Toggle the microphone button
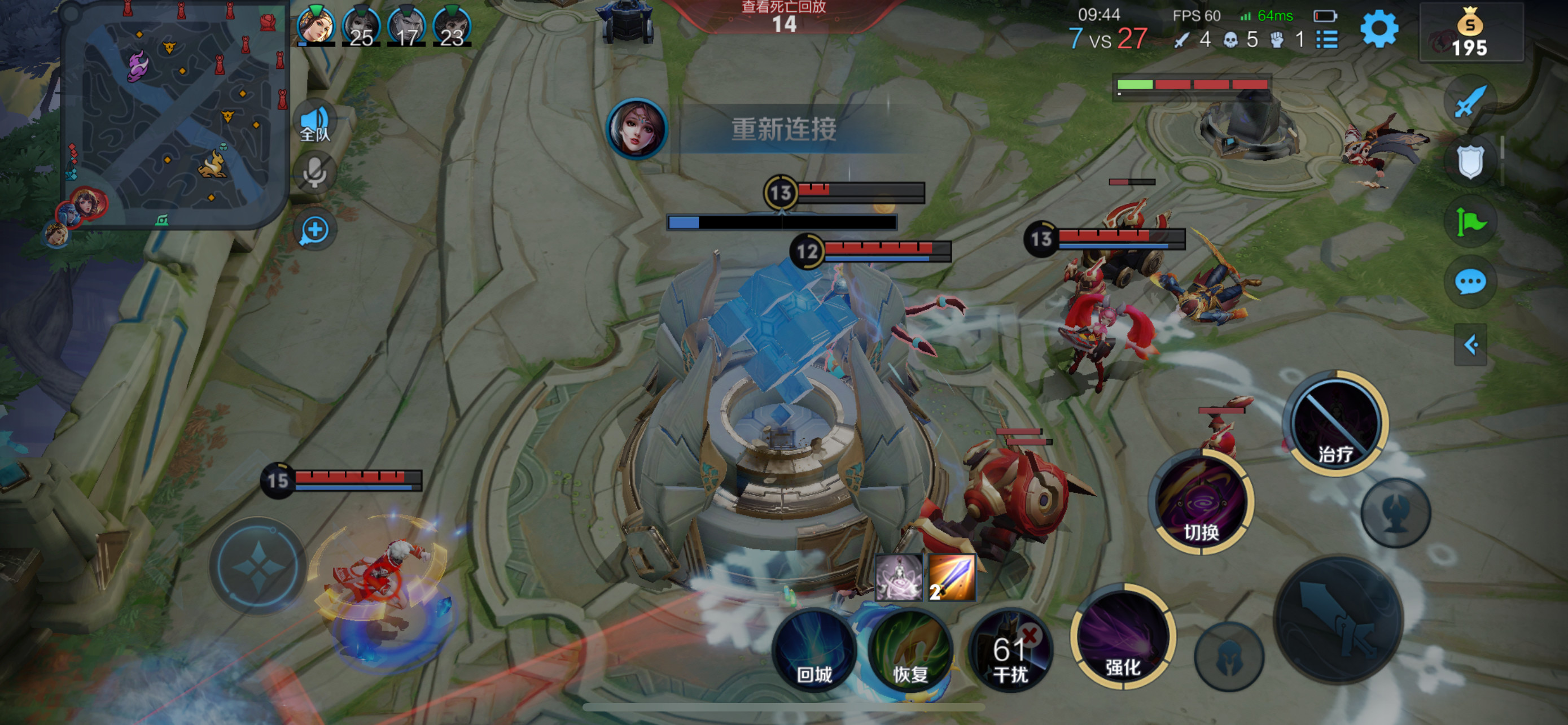The width and height of the screenshot is (1568, 725). [315, 173]
